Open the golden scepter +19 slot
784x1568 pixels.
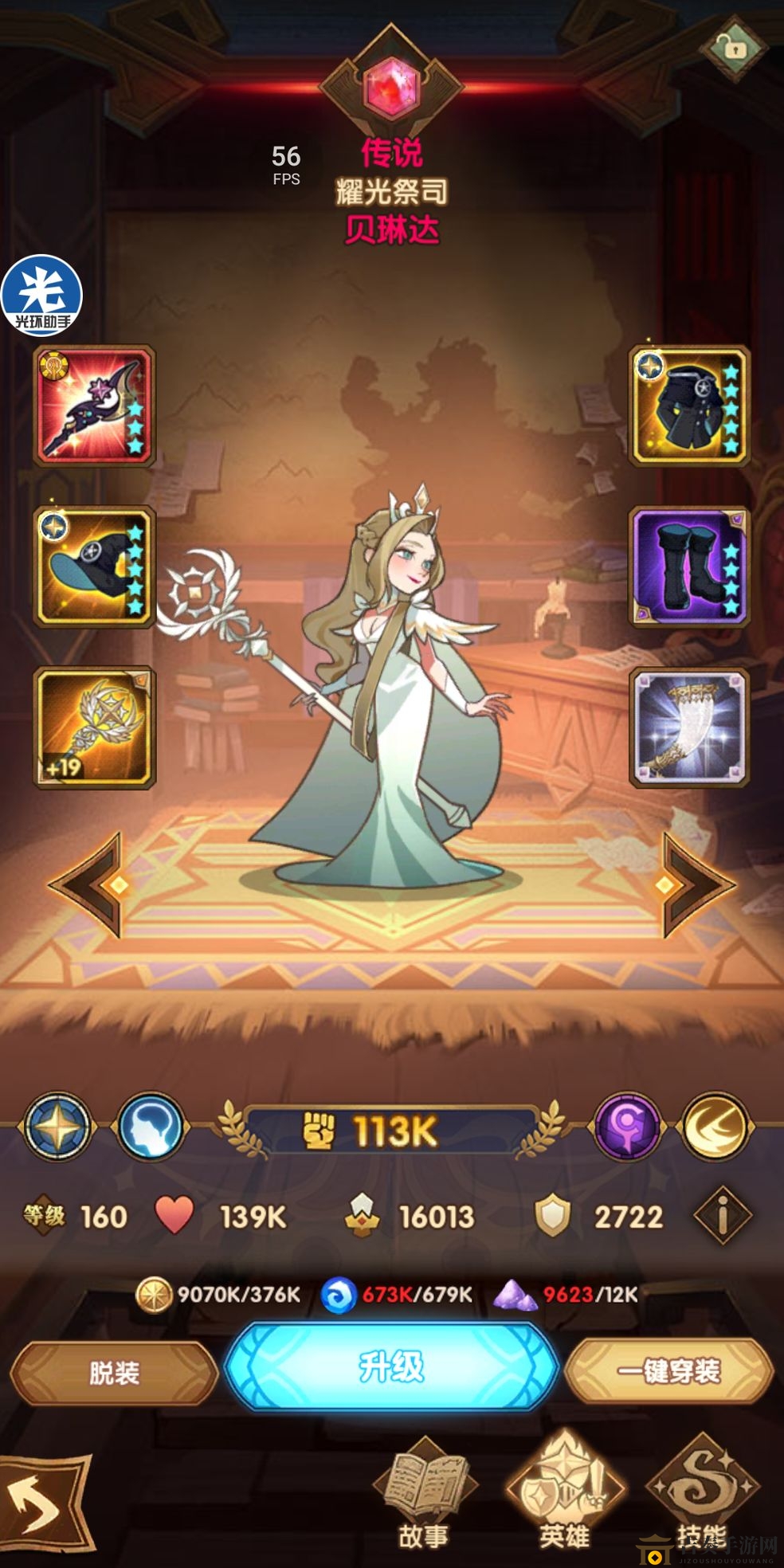coord(94,727)
